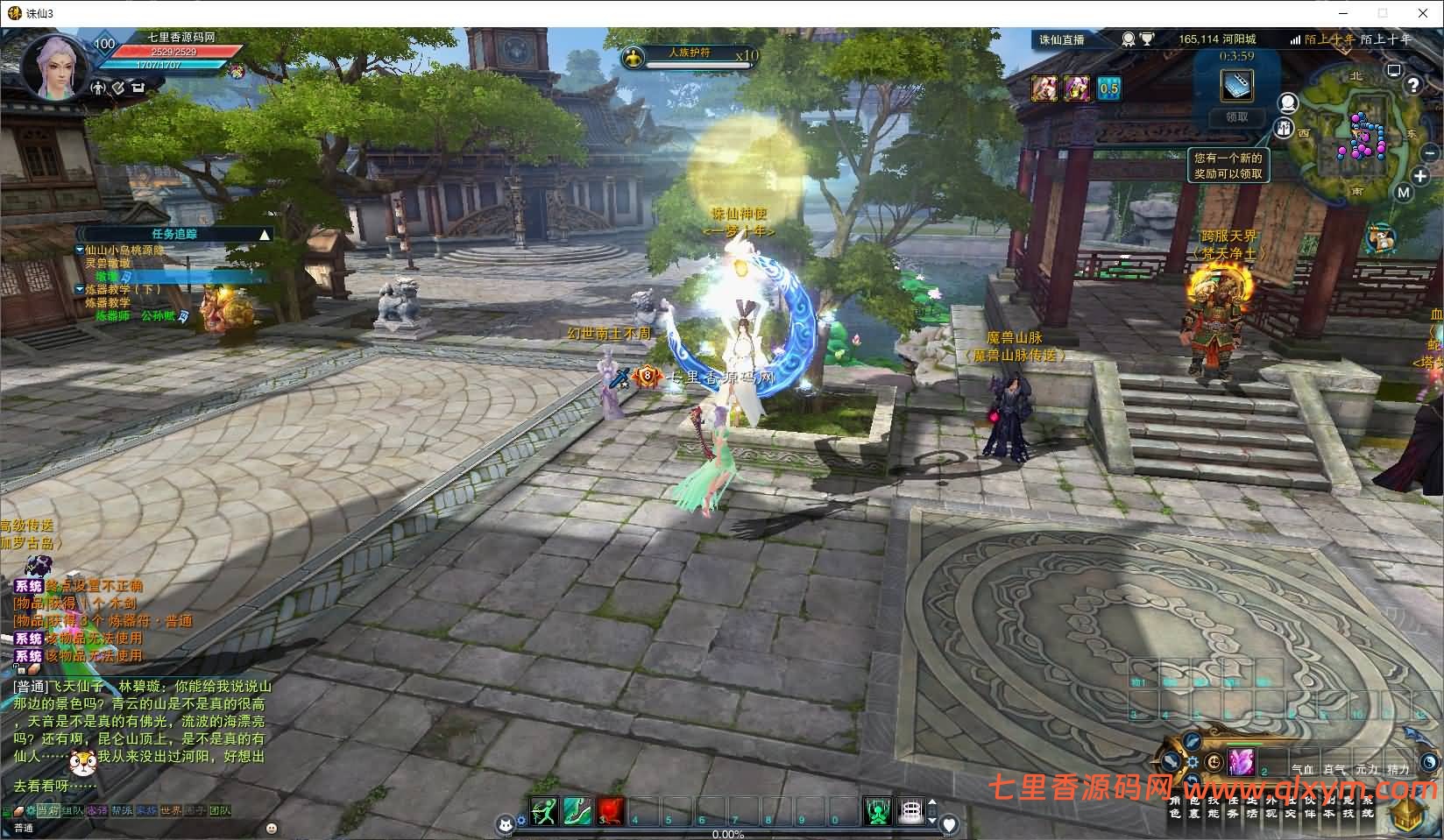Open the chat emoji picker

point(272,828)
